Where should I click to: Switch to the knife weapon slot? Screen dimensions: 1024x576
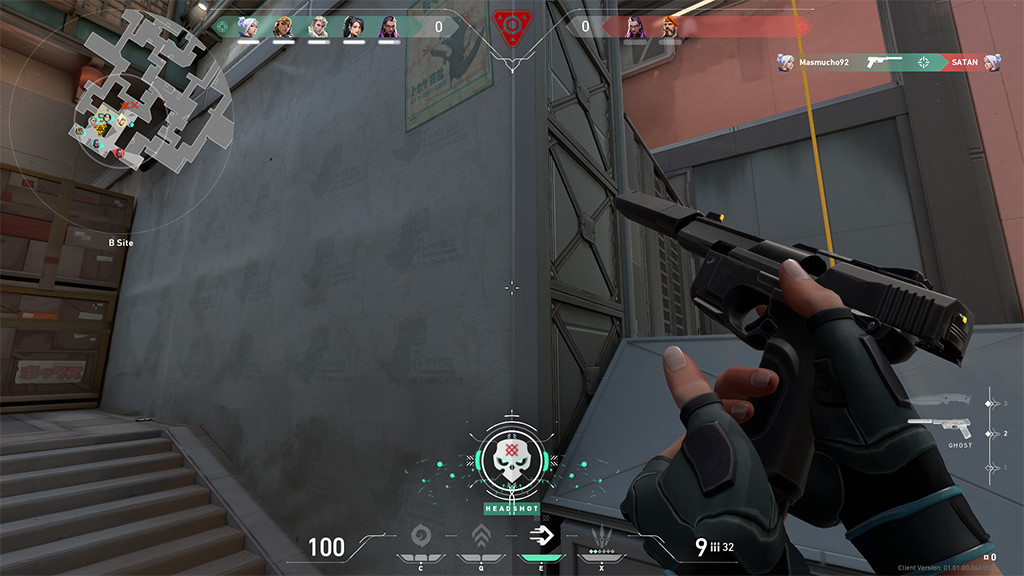[940, 399]
